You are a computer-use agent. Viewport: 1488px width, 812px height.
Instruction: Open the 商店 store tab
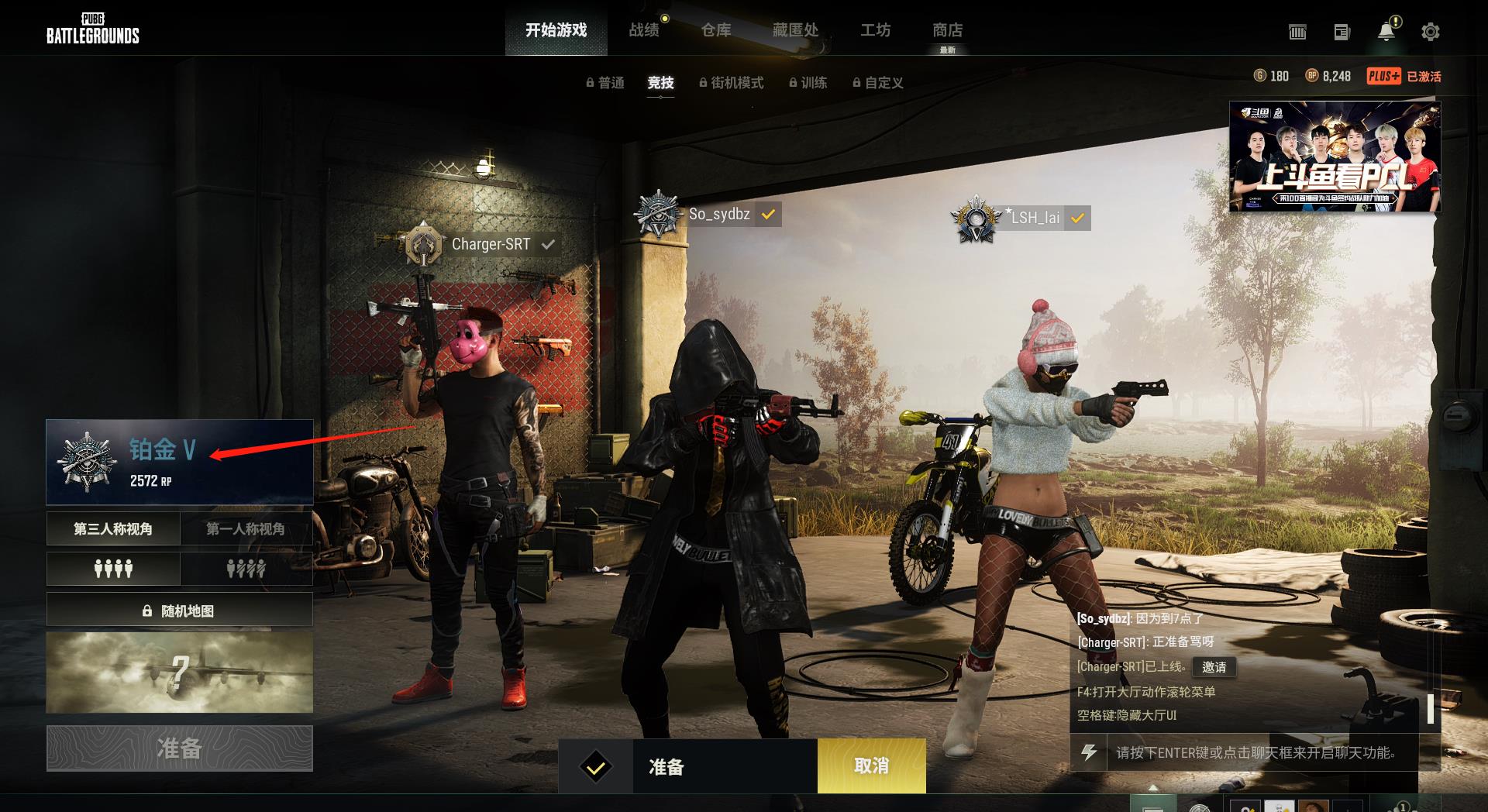coord(947,30)
